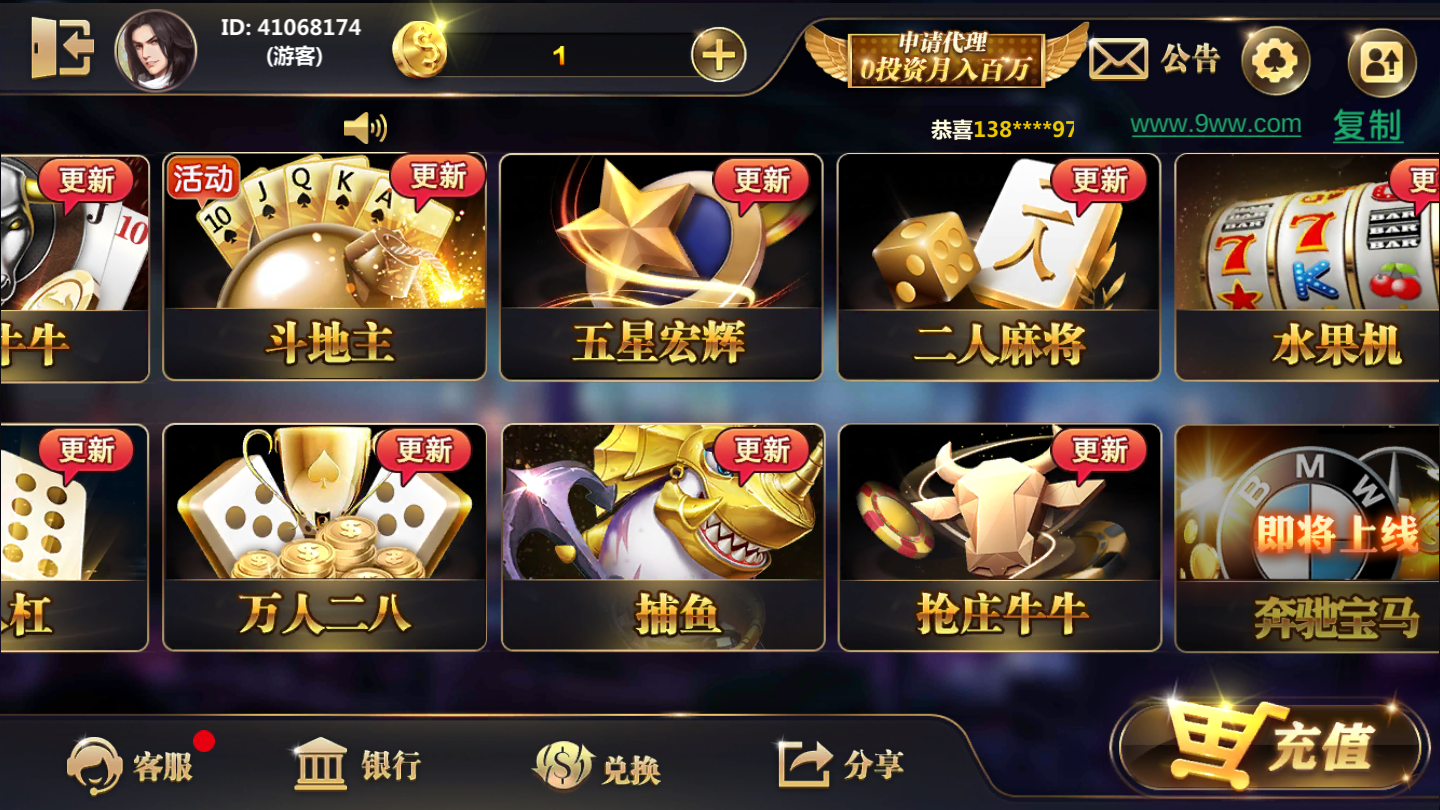Open the 抢庄牛牛 game tile
This screenshot has height=810, width=1440.
click(998, 535)
